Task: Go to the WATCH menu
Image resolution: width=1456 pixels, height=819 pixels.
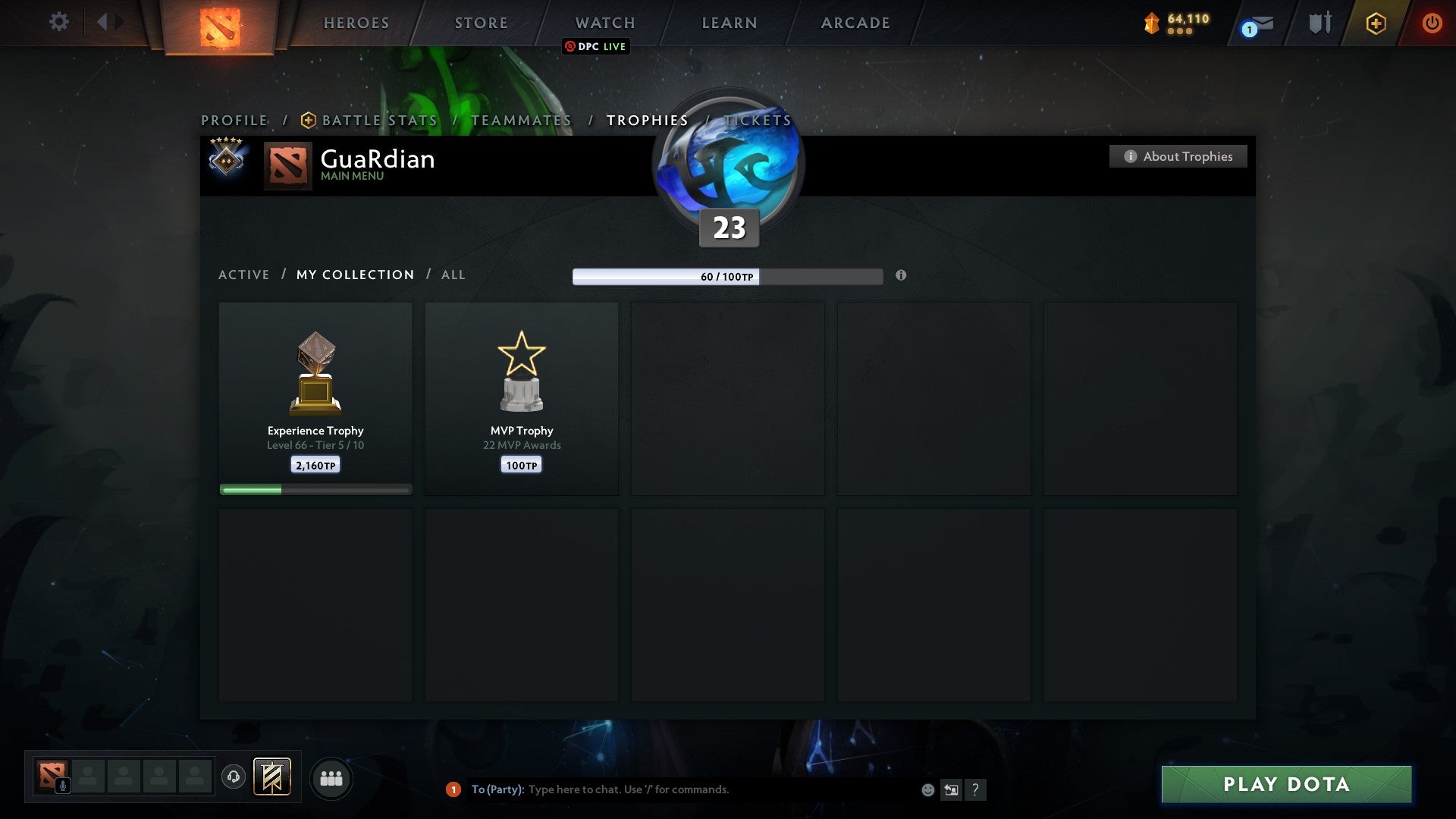Action: click(x=604, y=22)
